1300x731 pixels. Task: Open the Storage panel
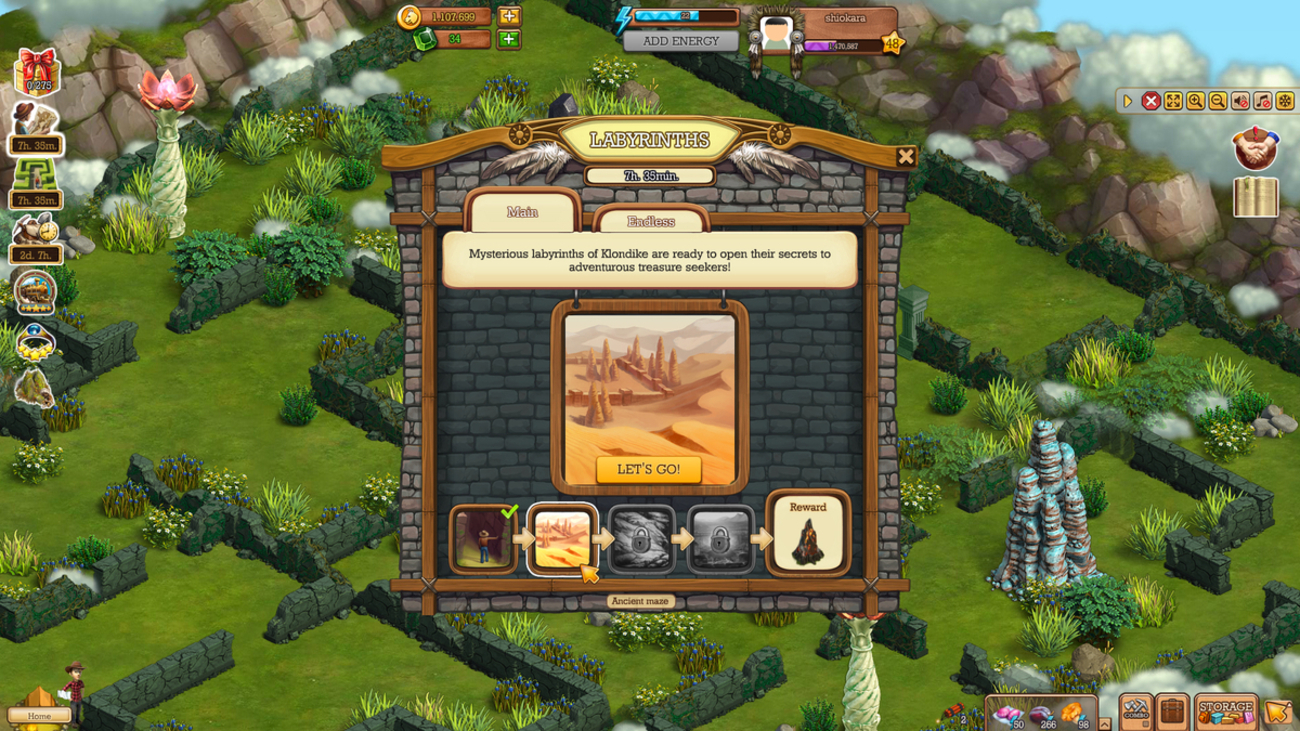pos(1225,710)
